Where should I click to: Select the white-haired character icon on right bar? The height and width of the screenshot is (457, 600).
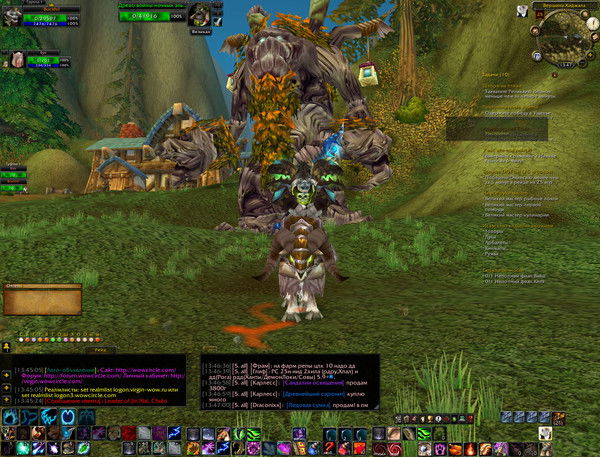click(545, 434)
